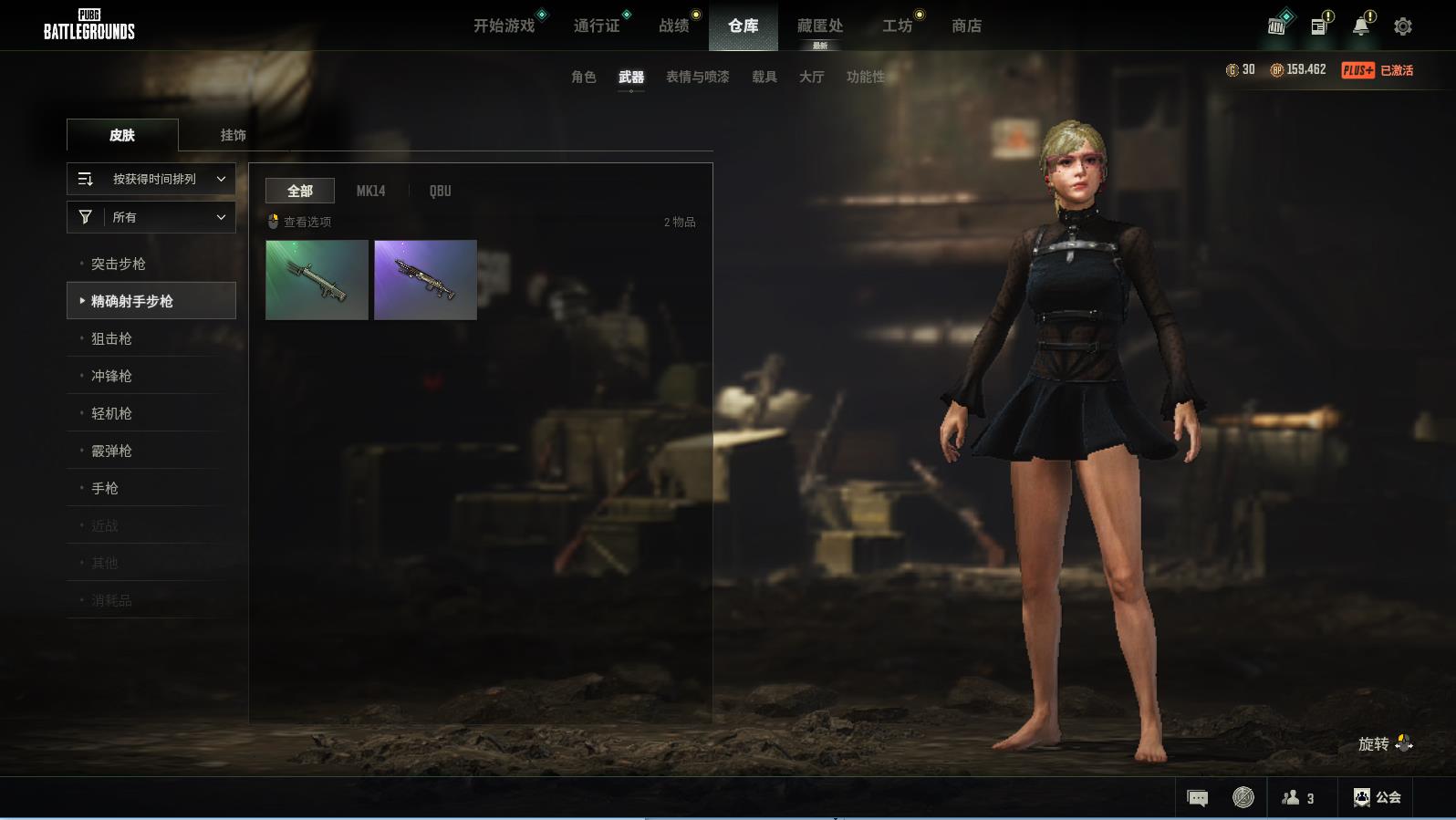Open settings with the gear icon
Viewport: 1456px width, 820px height.
(x=1402, y=26)
